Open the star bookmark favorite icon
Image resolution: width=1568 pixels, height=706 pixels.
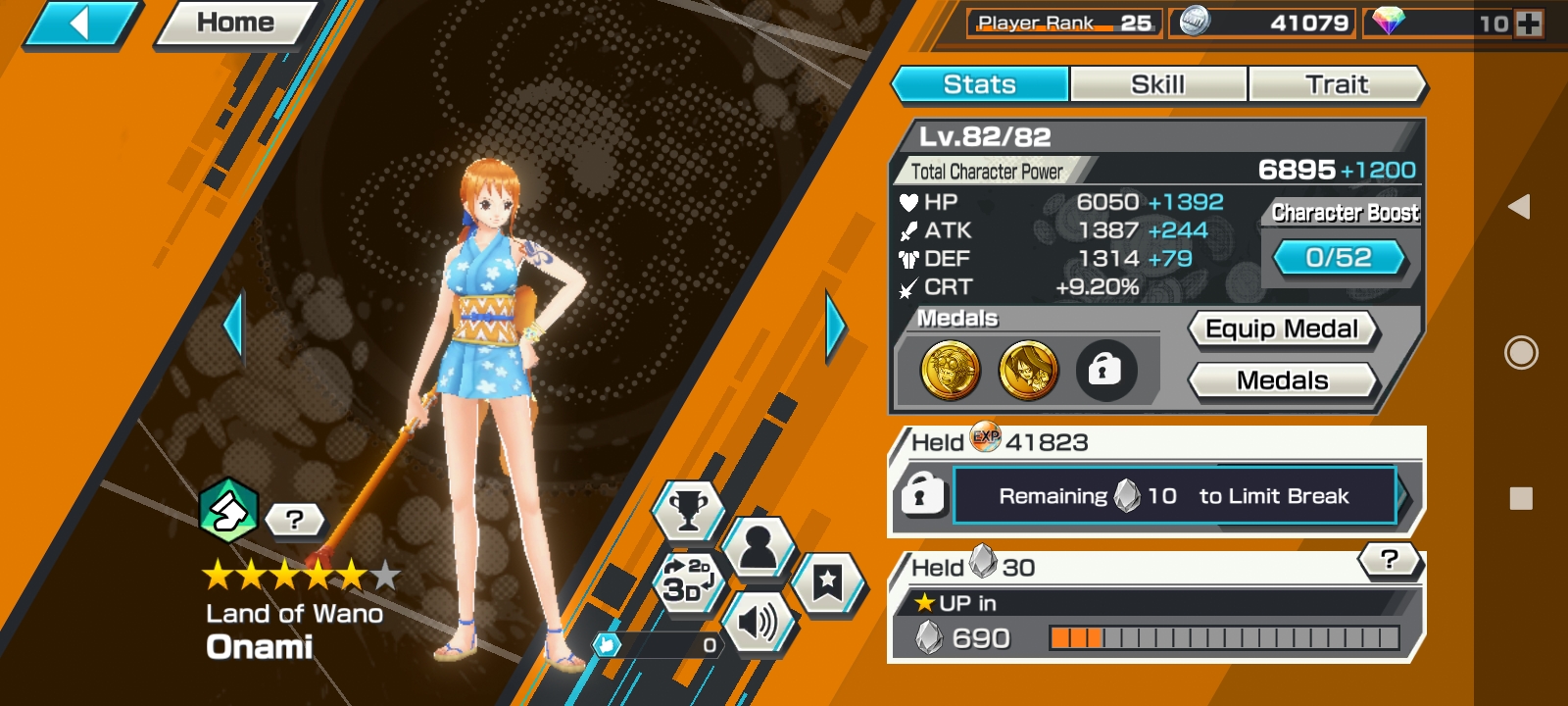pyautogui.click(x=827, y=582)
